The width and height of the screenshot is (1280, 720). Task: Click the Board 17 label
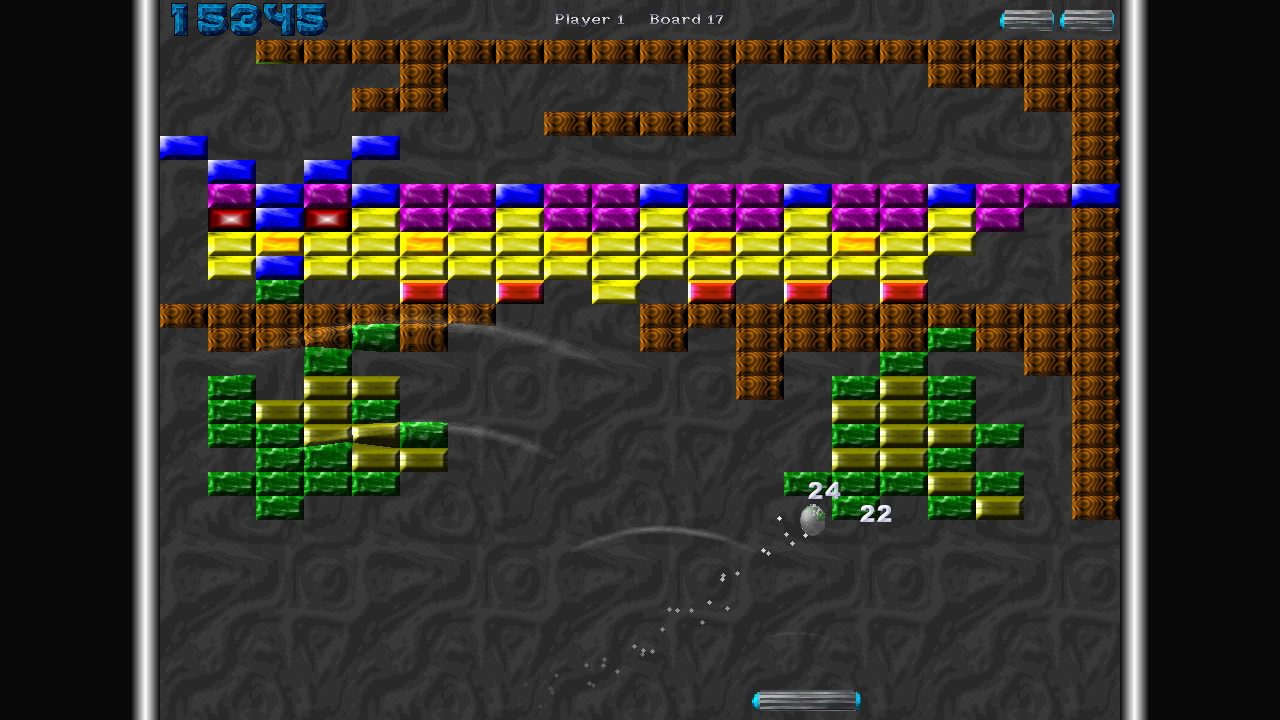(686, 19)
